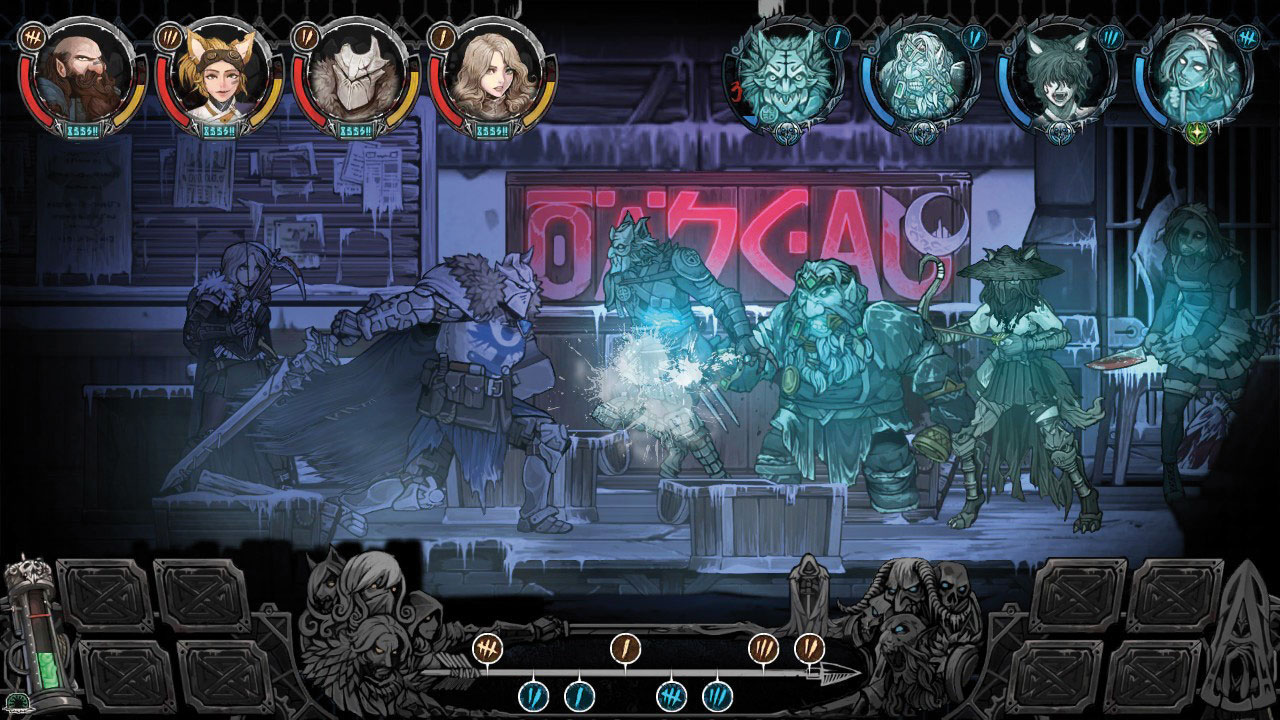1280x720 pixels.
Task: Select the blue three-tally turn marker
Action: [x=717, y=694]
